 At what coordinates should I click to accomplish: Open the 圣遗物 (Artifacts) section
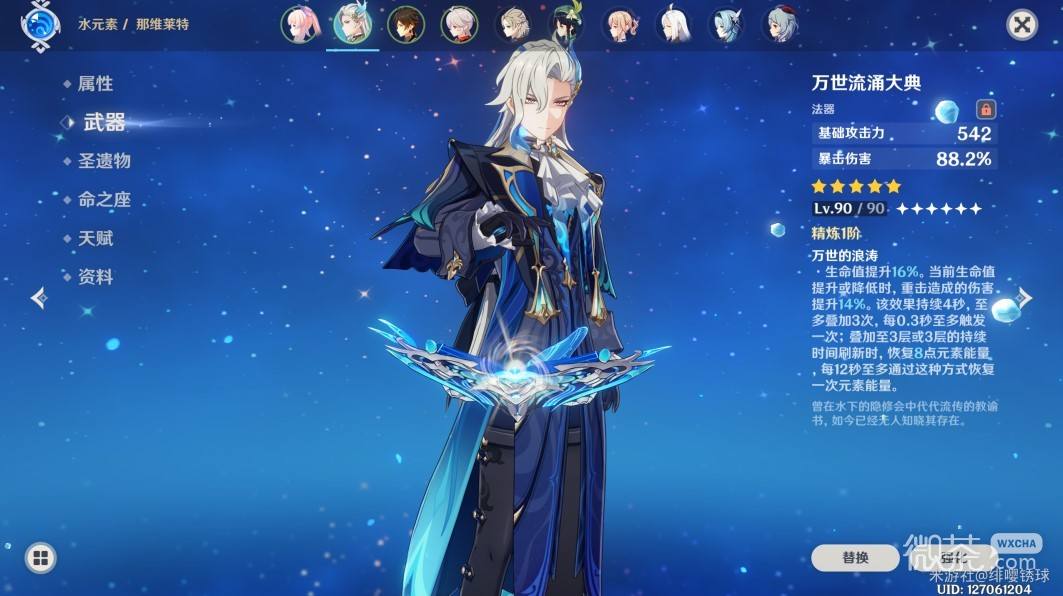click(103, 161)
